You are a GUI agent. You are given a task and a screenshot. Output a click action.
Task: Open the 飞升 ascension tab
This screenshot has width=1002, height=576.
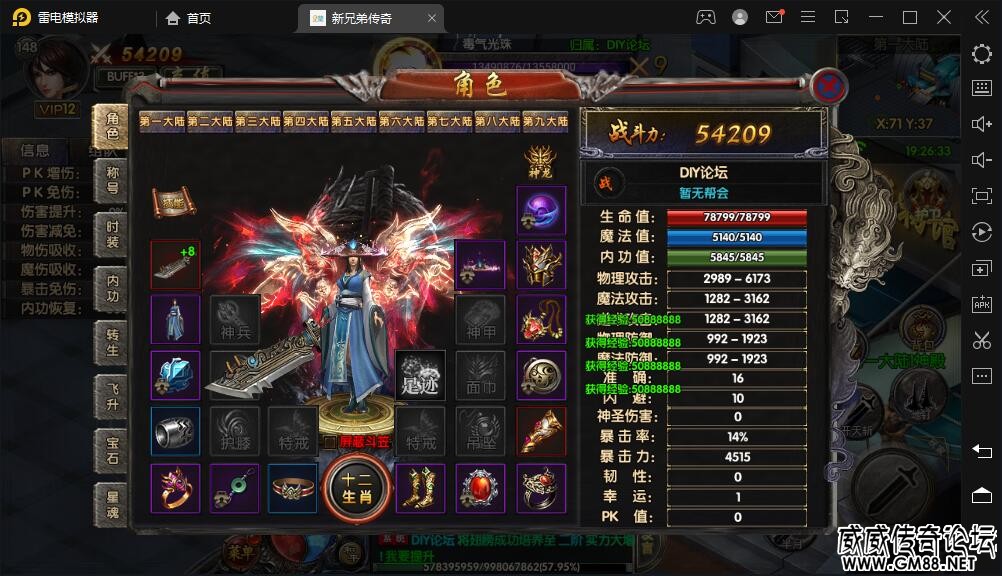[112, 396]
